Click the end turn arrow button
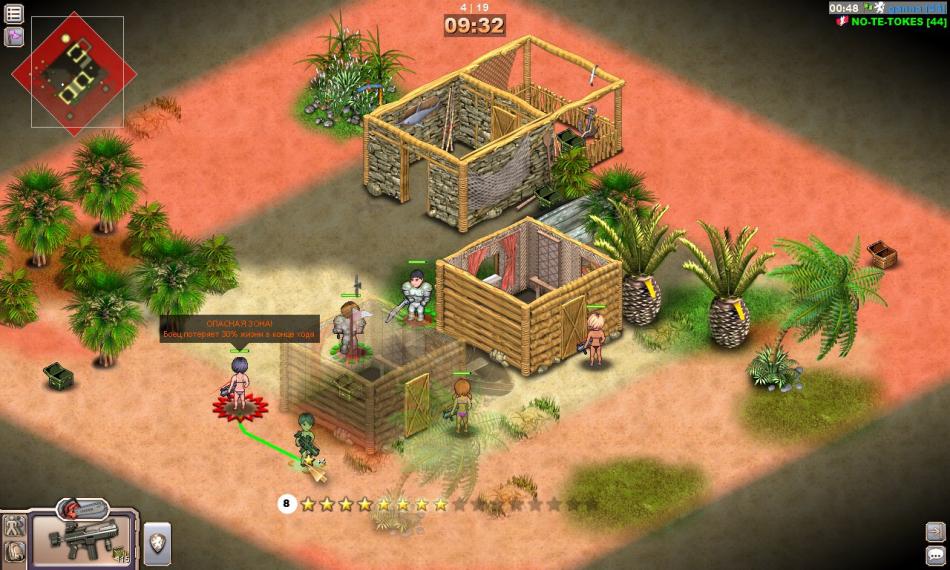The width and height of the screenshot is (950, 570). [x=935, y=532]
